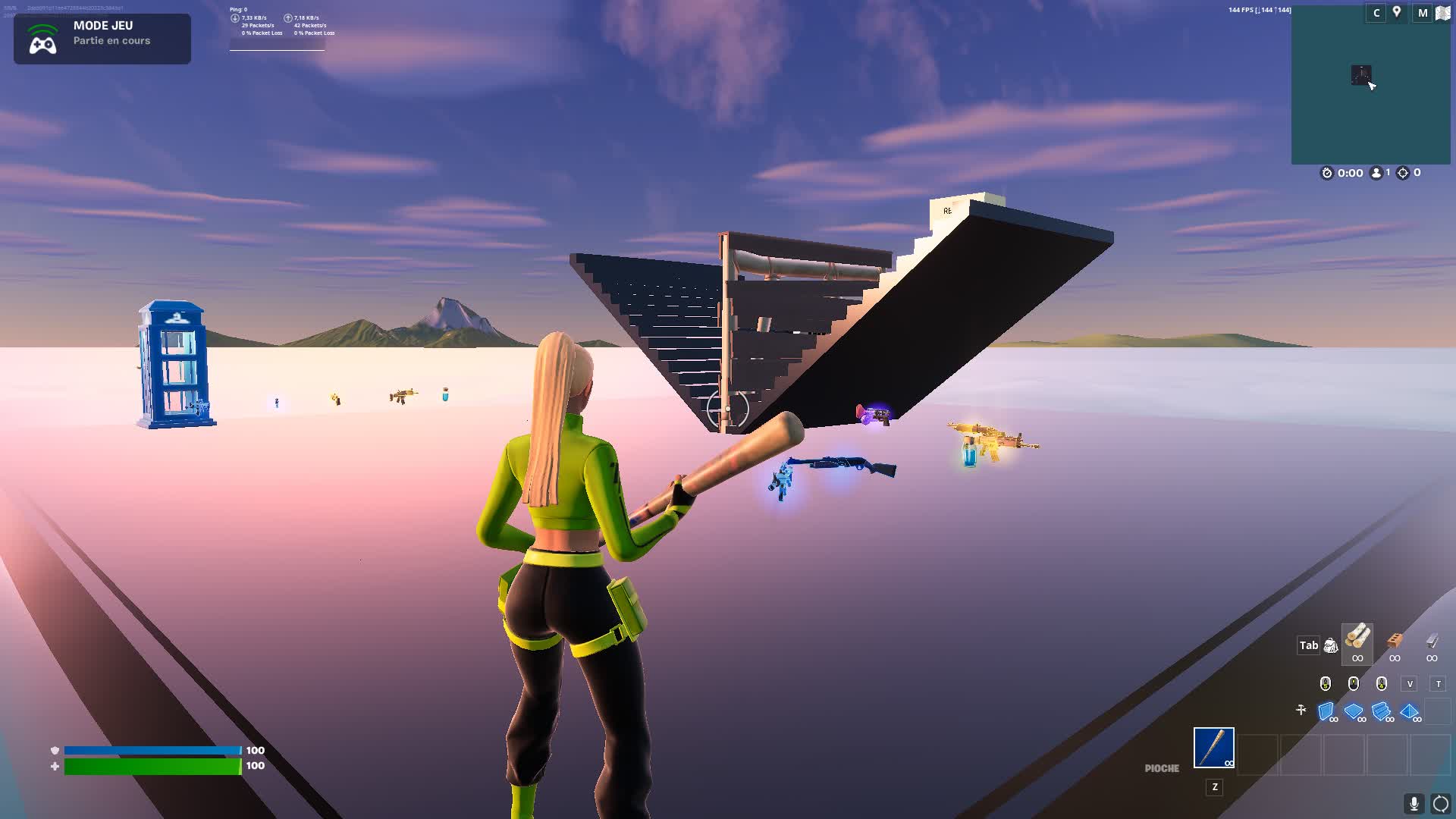This screenshot has height=819, width=1456.
Task: Open the full map with the M button
Action: (x=1423, y=12)
